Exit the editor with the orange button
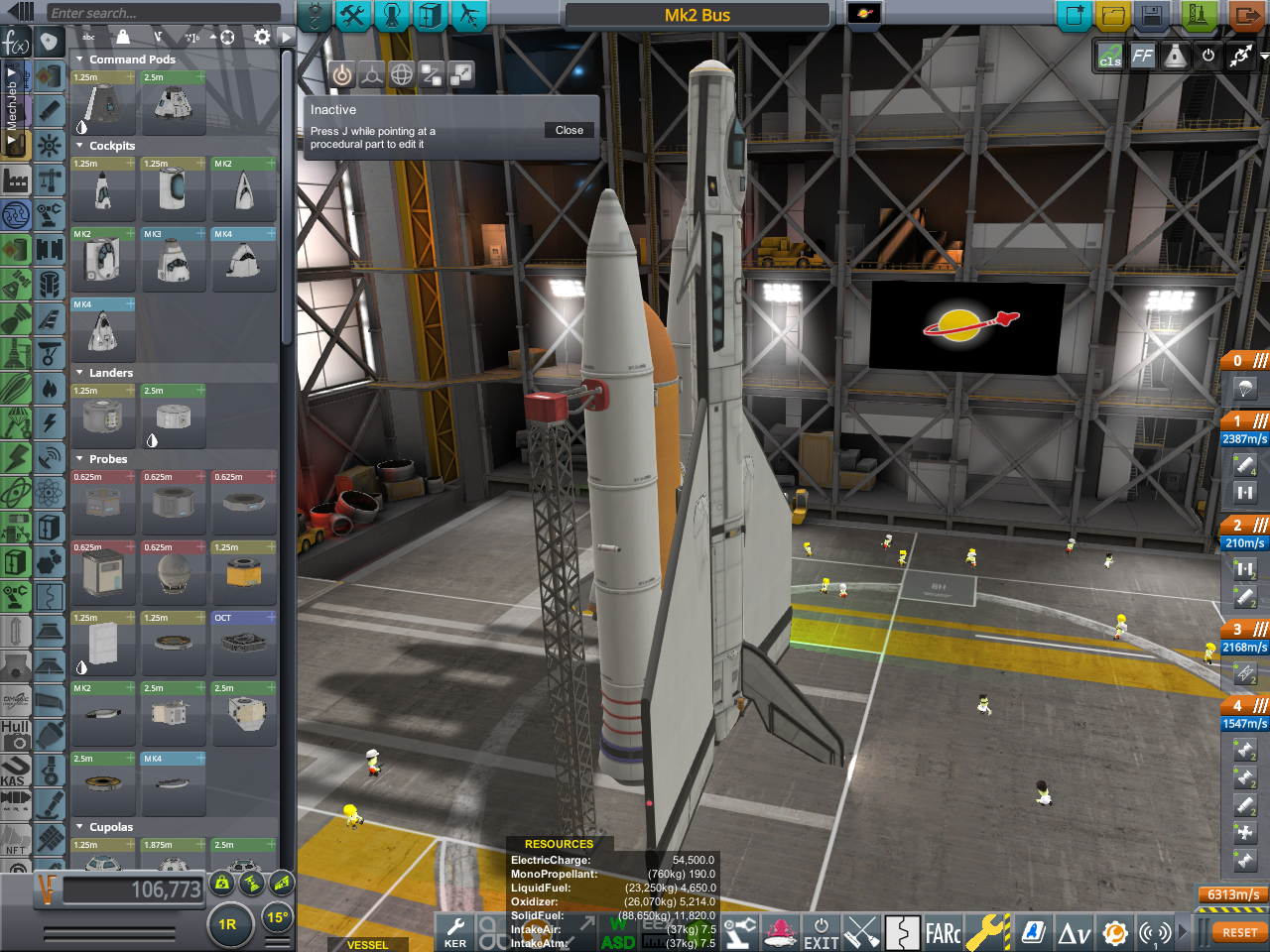 coord(1245,16)
